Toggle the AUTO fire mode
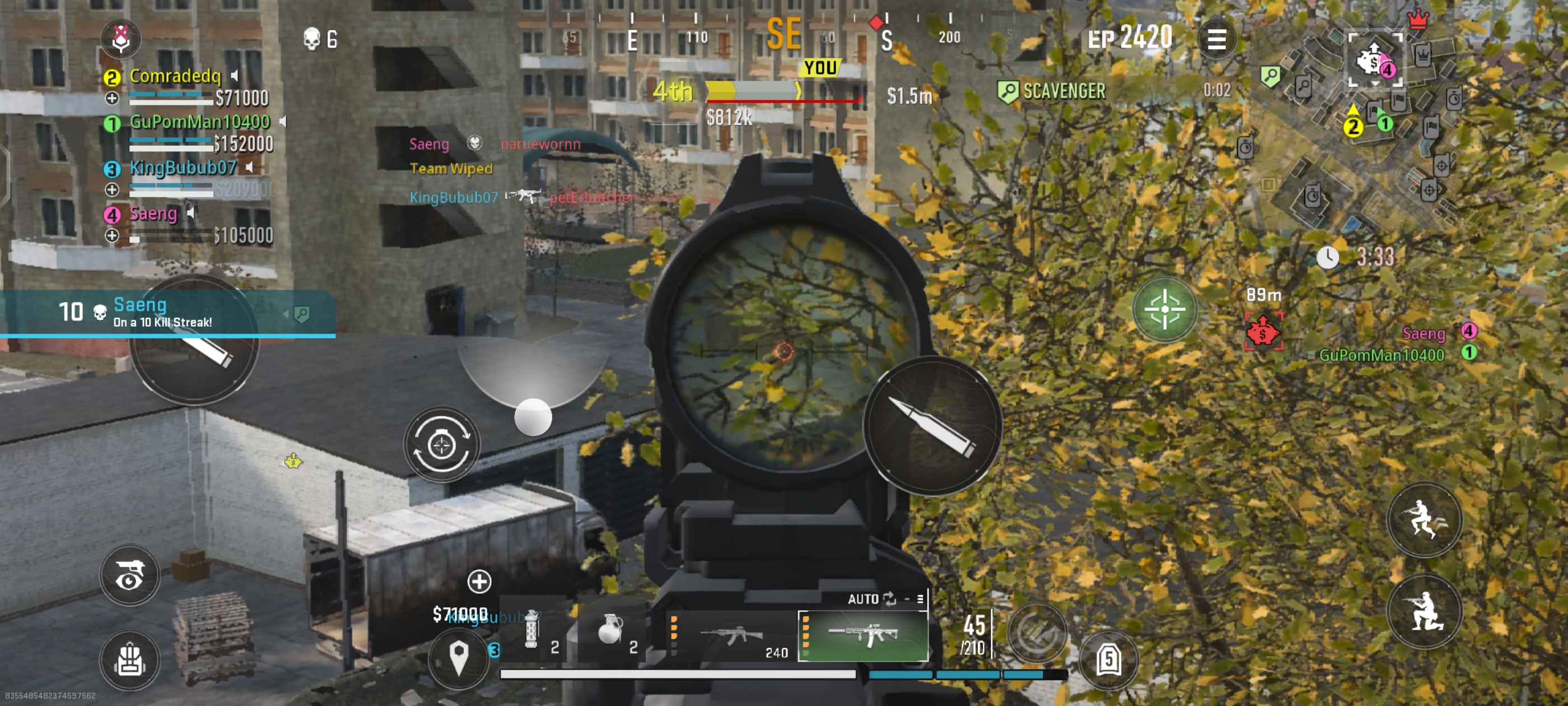This screenshot has width=1568, height=706. (872, 599)
